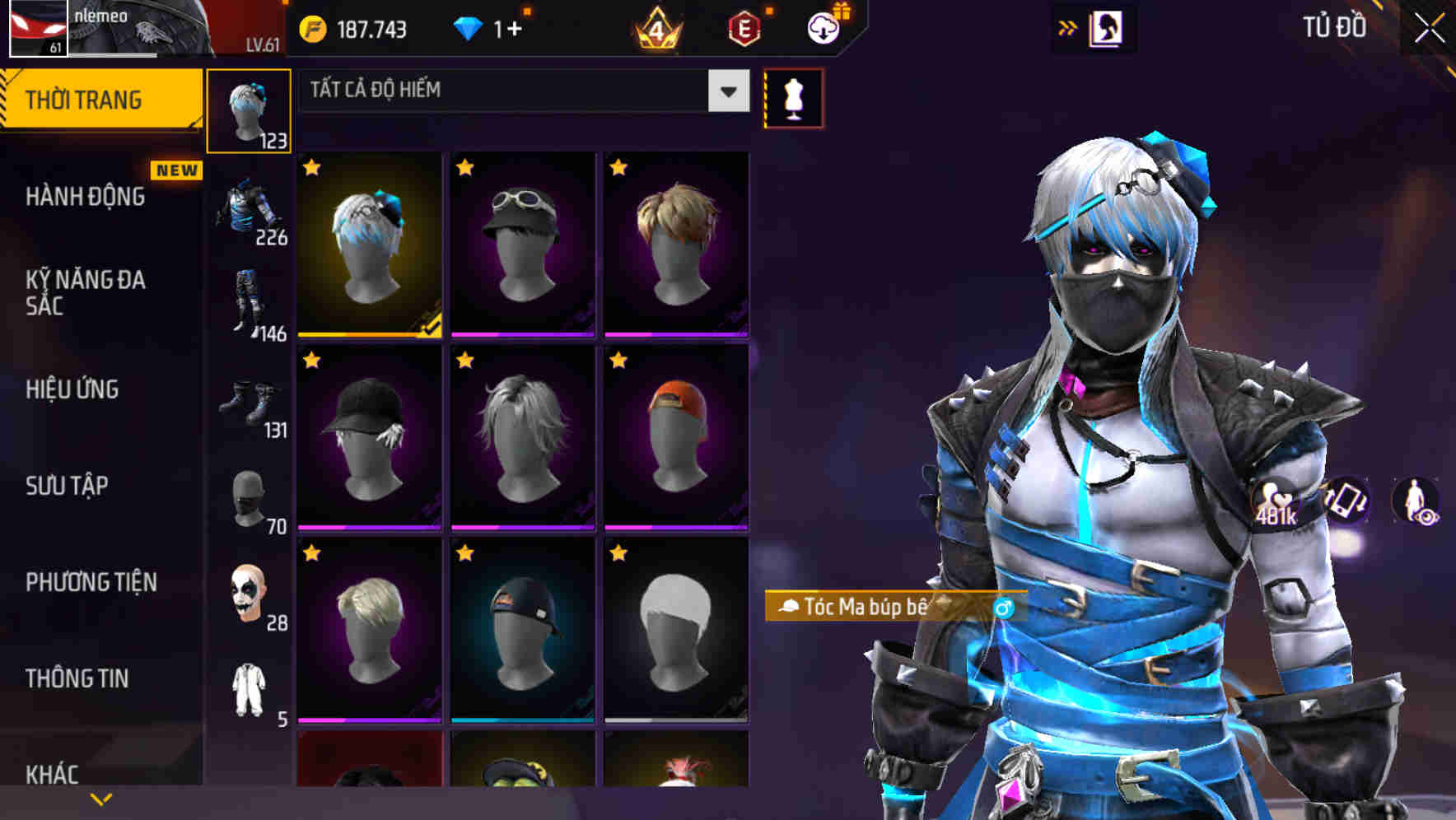Open the hair category with 123 items

(249, 109)
